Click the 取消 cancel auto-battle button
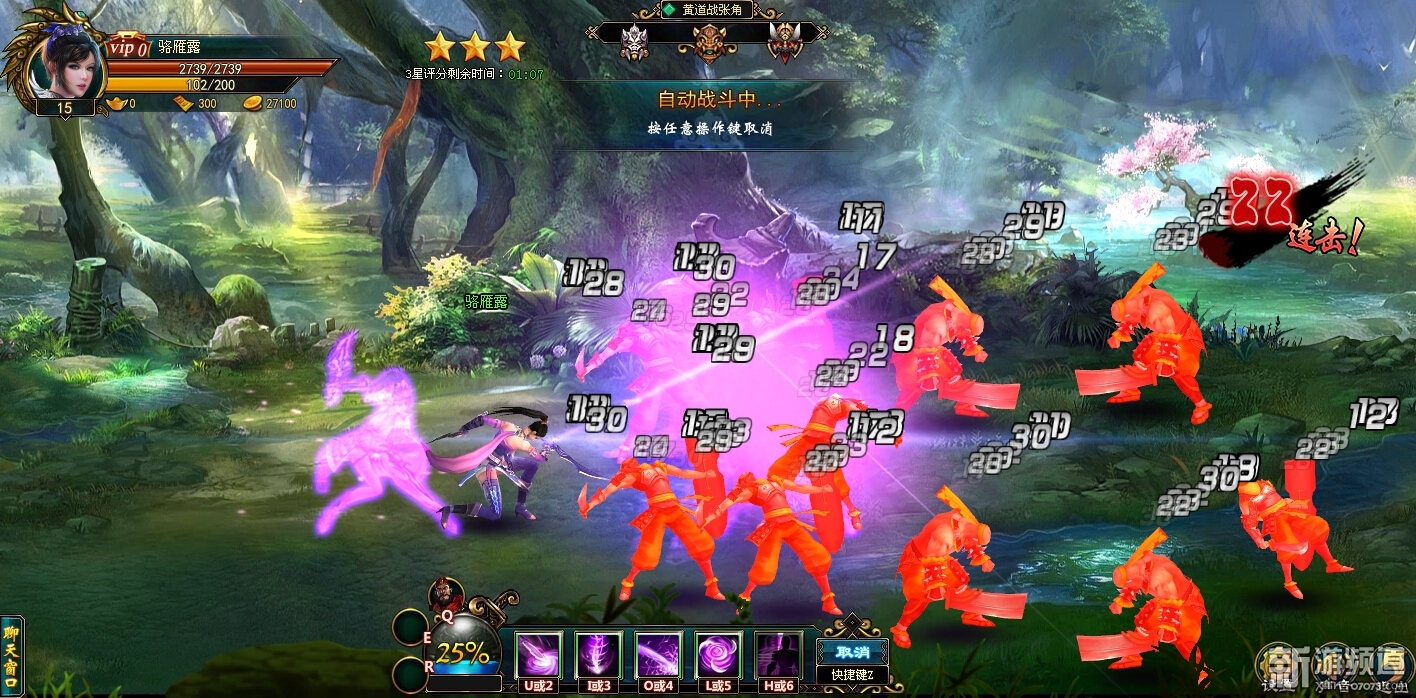Viewport: 1416px width, 698px height. pyautogui.click(x=852, y=650)
